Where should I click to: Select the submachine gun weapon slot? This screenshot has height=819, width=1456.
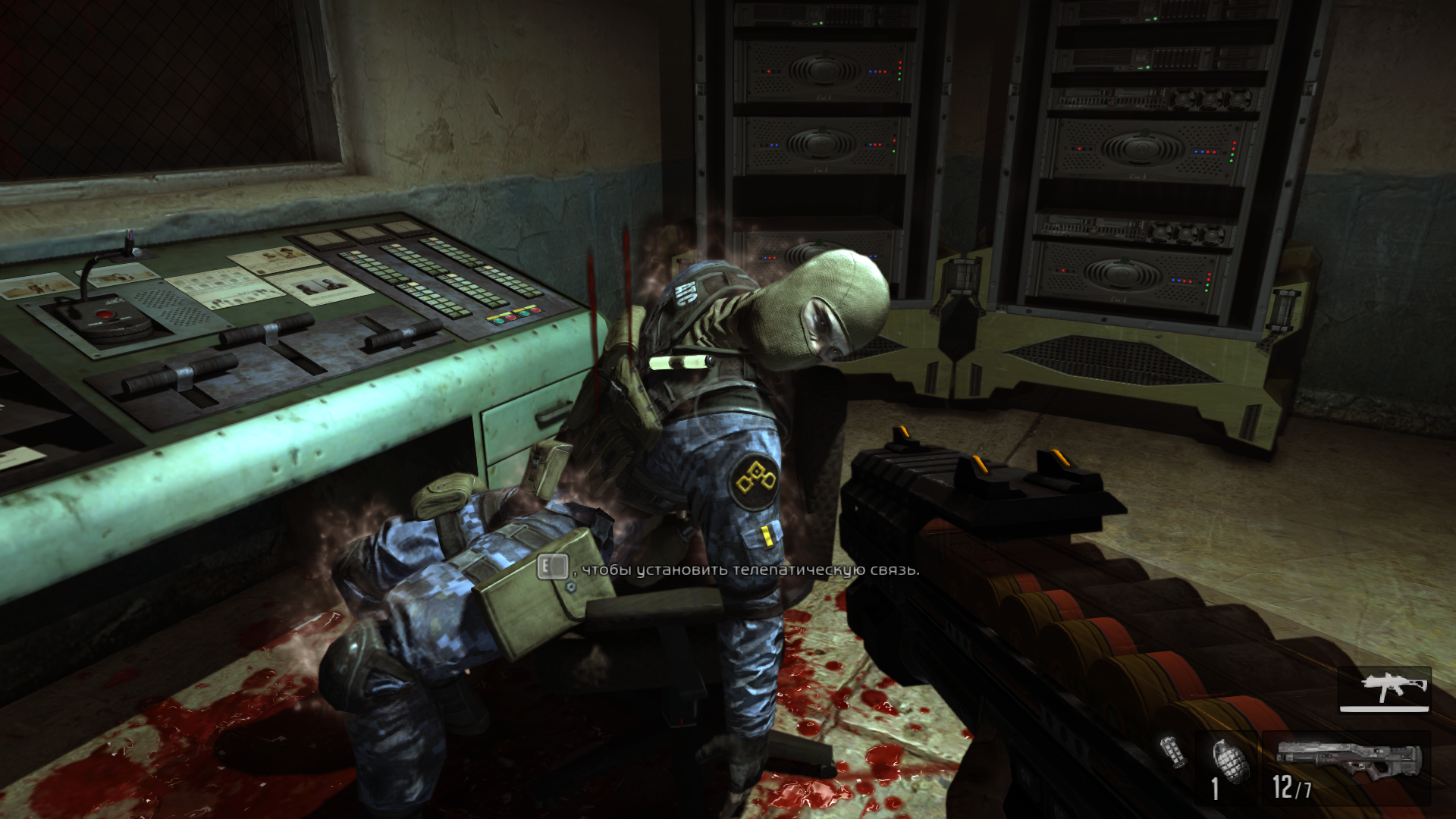coord(1385,689)
